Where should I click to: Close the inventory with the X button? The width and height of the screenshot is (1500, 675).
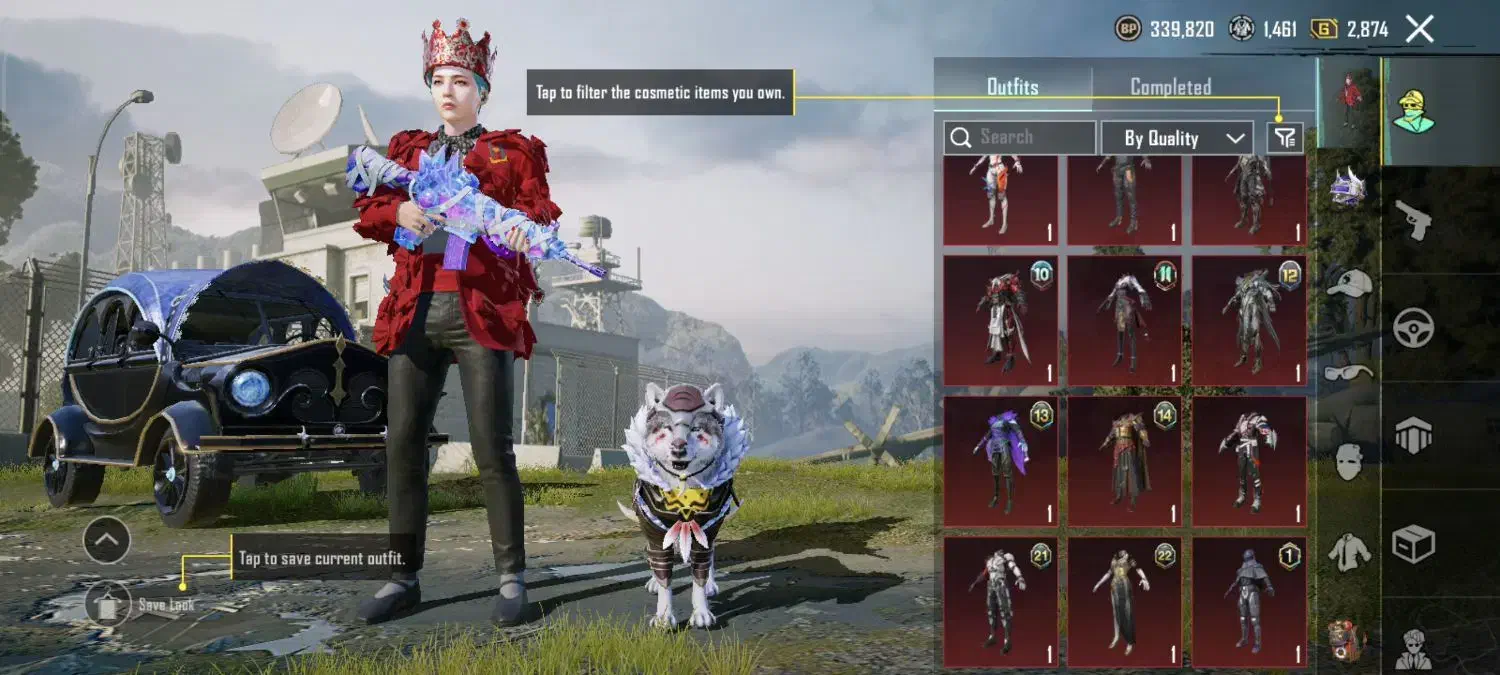pos(1419,29)
